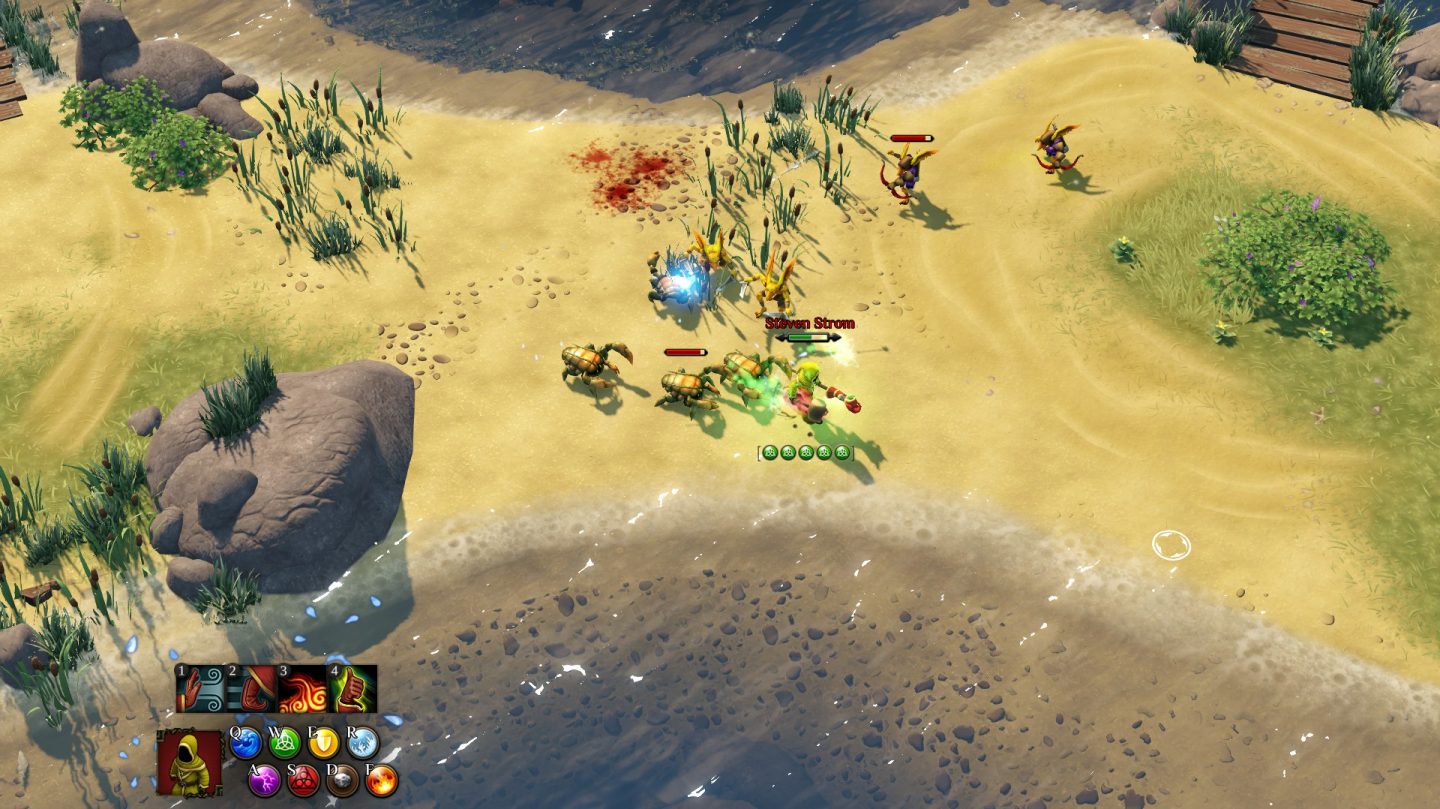The image size is (1440, 809).
Task: Select the Earth element on D
Action: point(342,781)
